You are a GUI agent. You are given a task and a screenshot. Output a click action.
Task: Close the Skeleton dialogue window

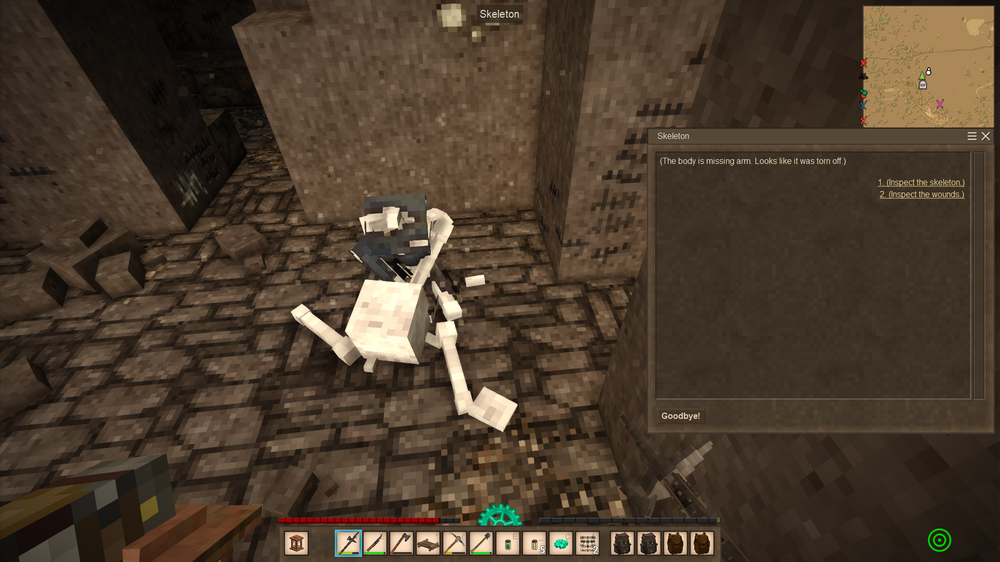click(x=986, y=136)
